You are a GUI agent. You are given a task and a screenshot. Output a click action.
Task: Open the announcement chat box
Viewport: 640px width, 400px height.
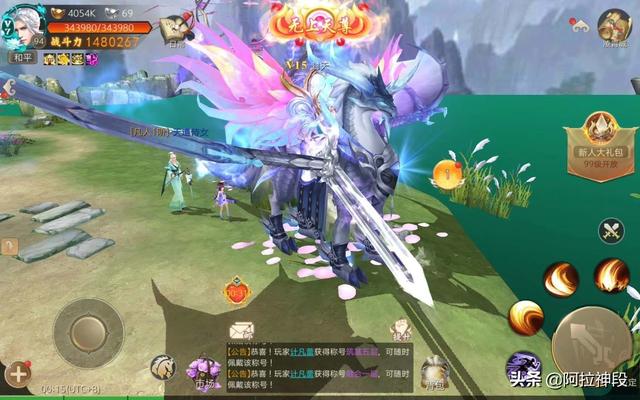[x=318, y=367]
